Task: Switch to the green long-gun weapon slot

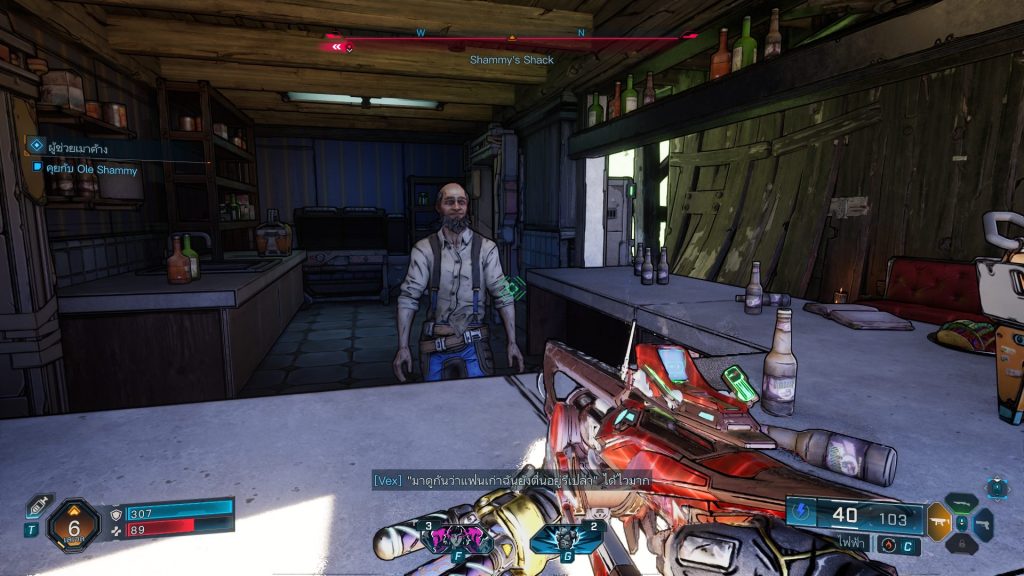Action: pyautogui.click(x=962, y=503)
